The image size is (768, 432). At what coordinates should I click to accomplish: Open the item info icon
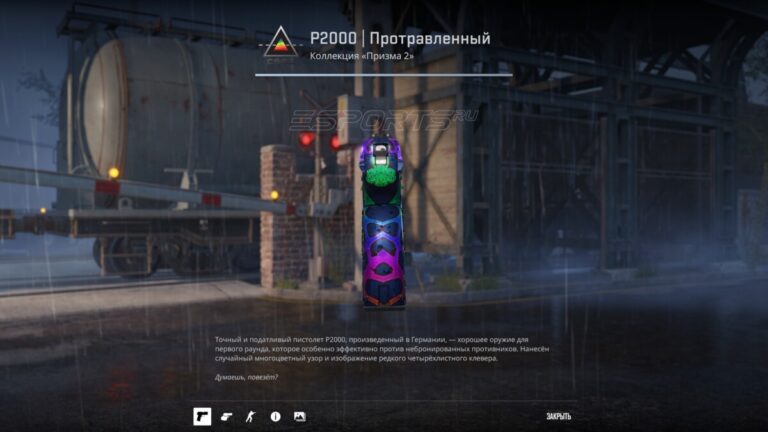click(275, 416)
